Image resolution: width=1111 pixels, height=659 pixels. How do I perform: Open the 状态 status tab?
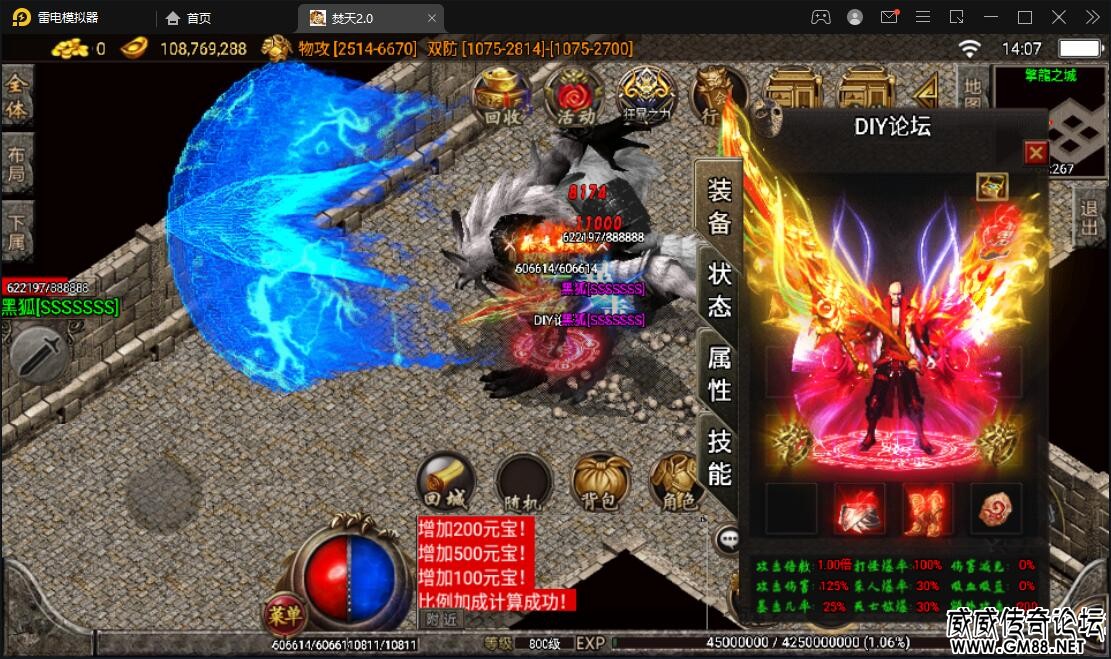tap(719, 290)
